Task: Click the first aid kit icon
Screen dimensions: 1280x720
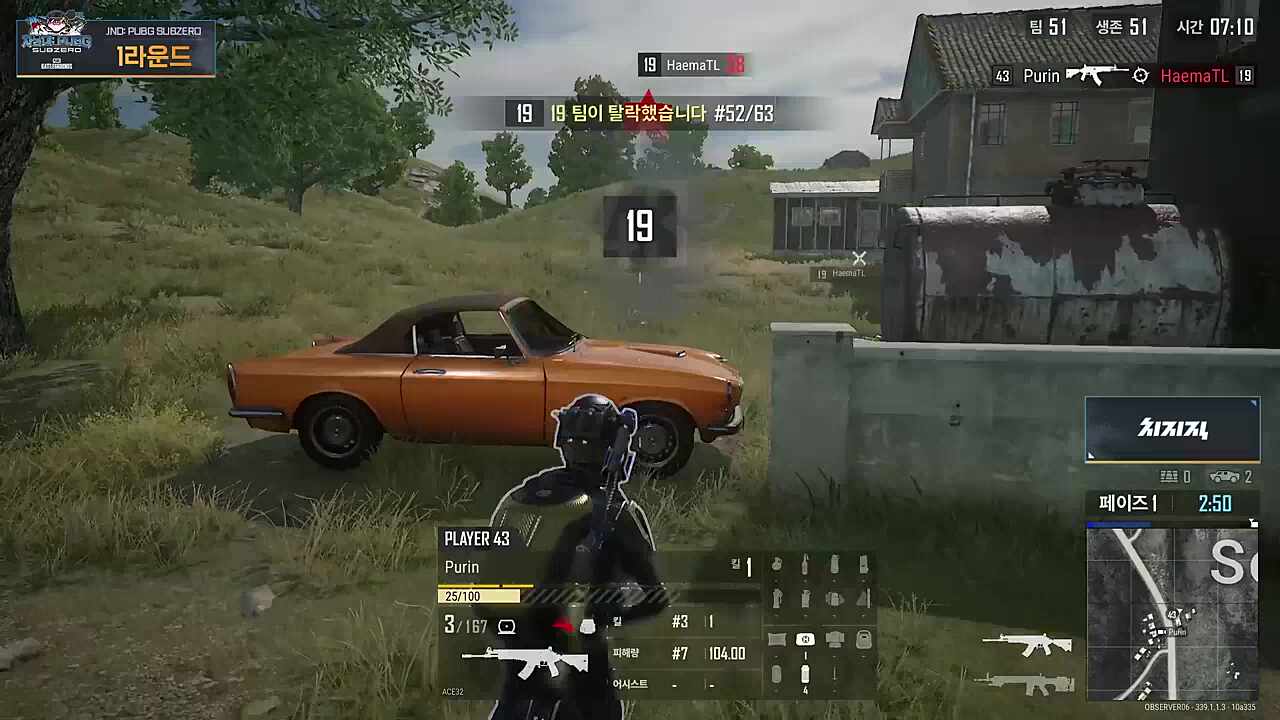Action: [805, 639]
